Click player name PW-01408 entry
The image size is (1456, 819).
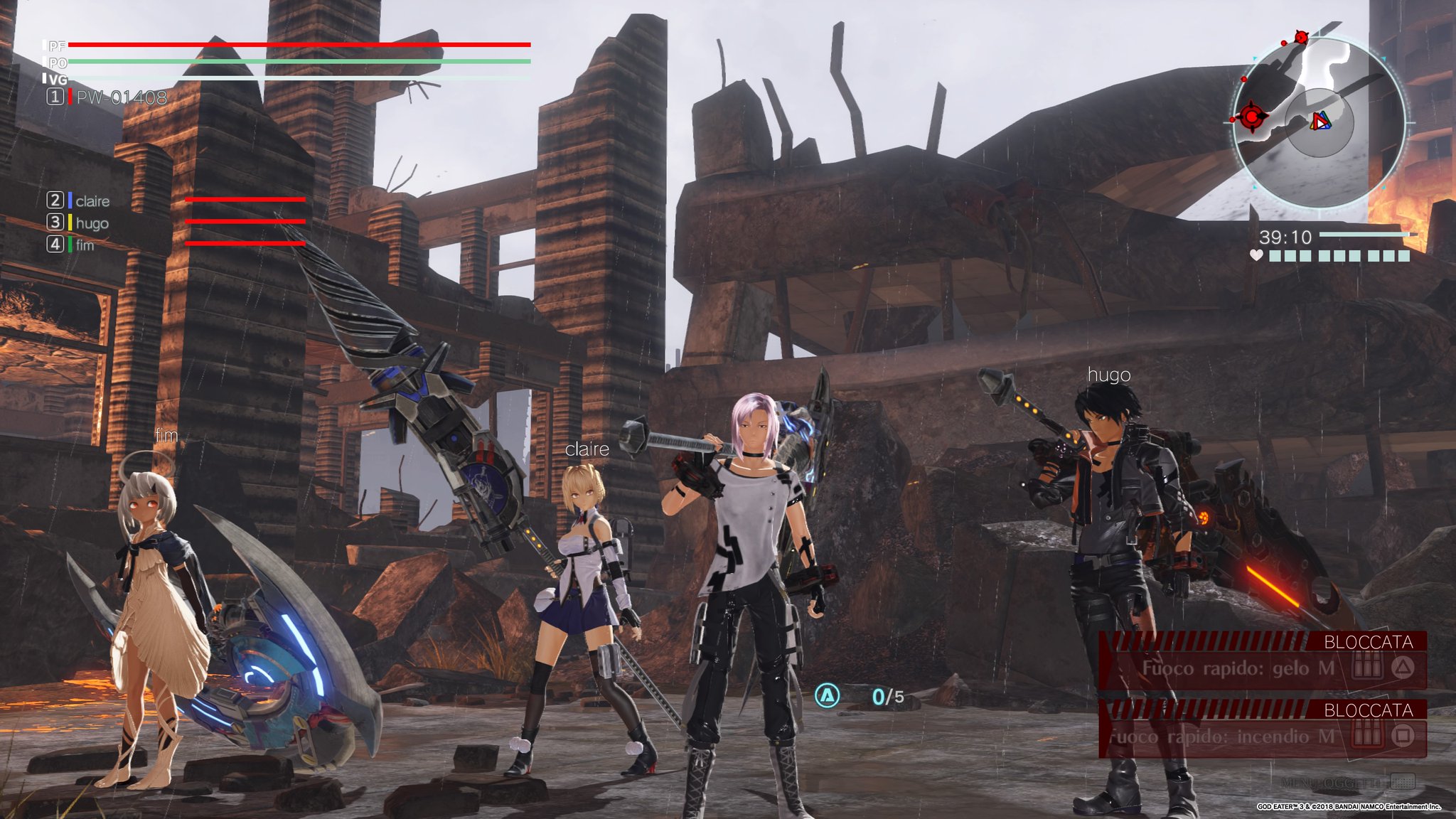point(121,97)
